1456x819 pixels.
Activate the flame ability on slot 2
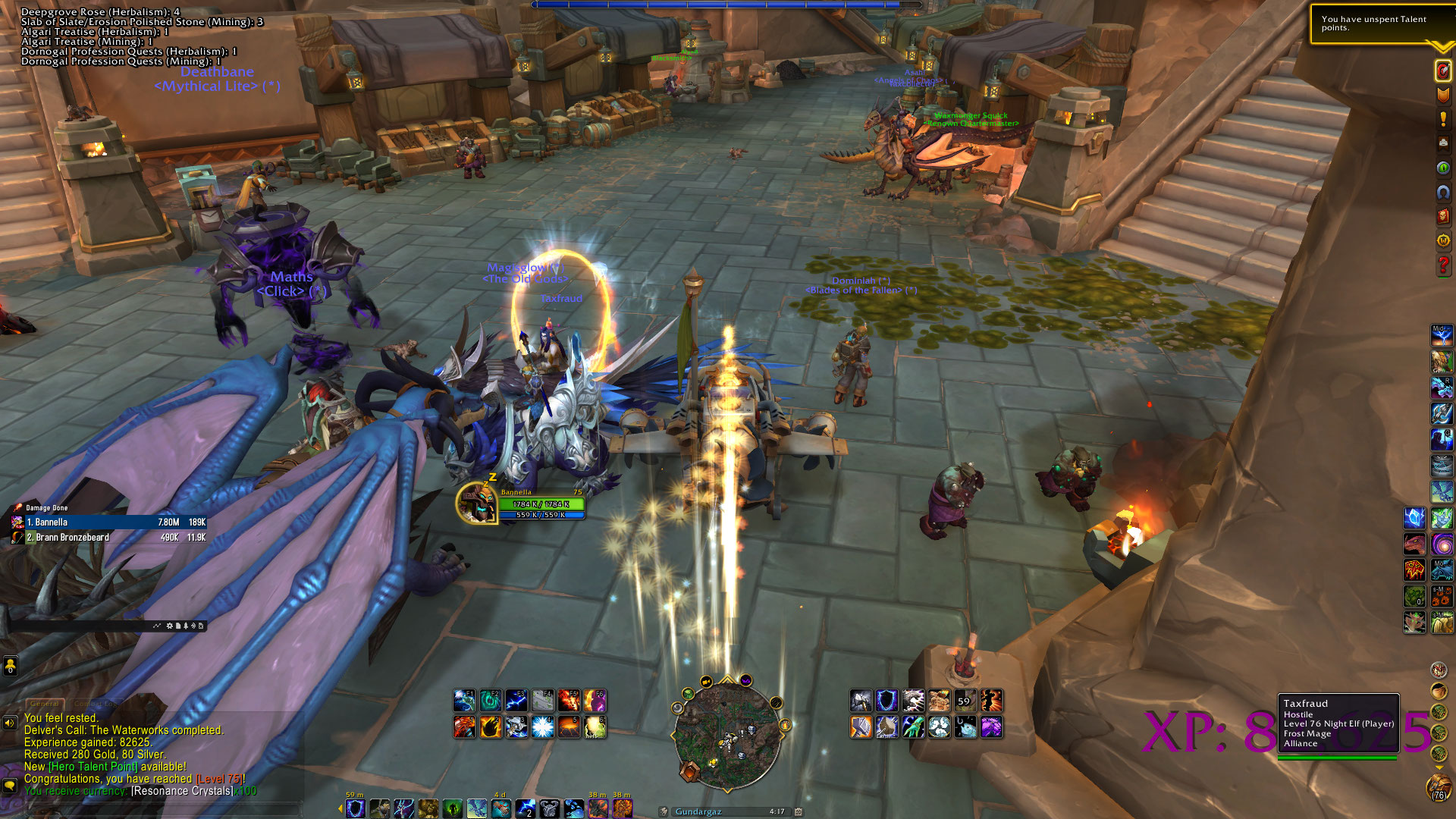click(x=491, y=726)
